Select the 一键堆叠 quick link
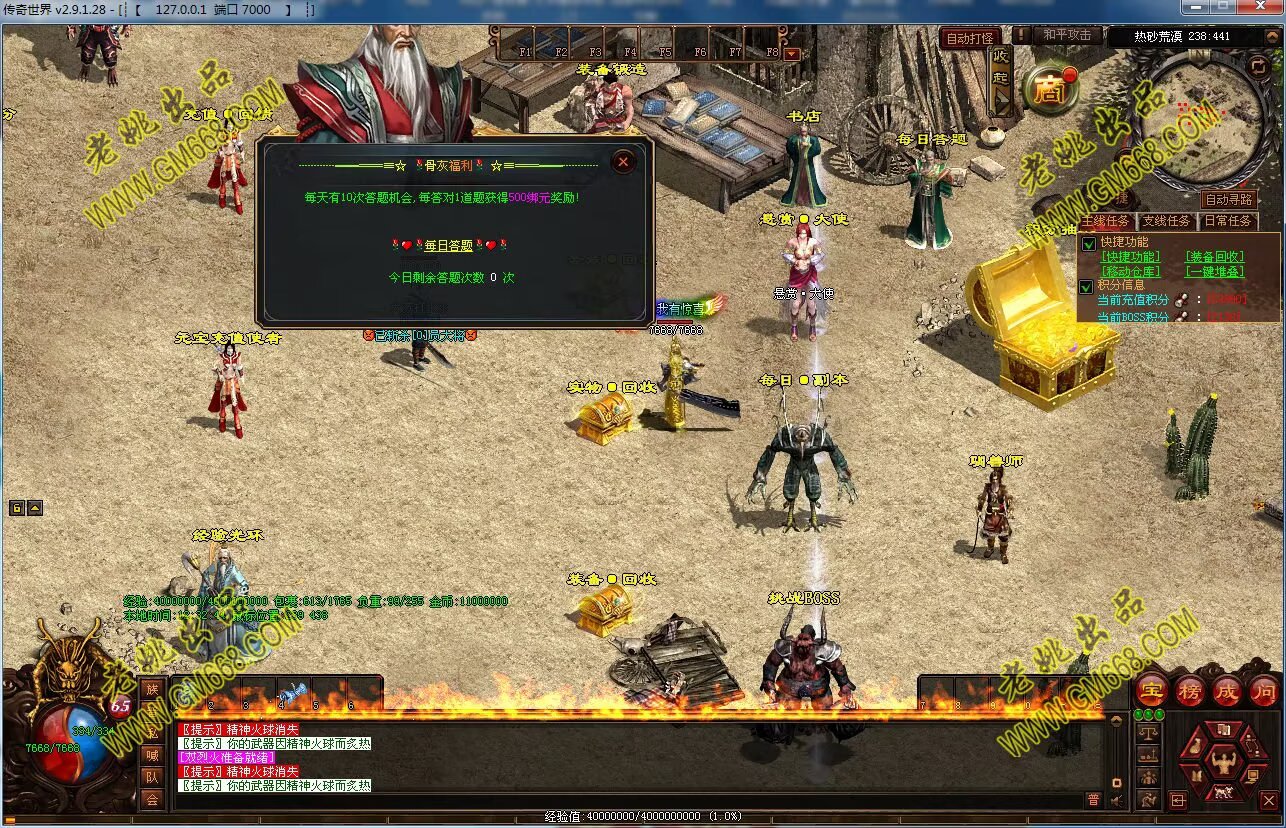 tap(1215, 271)
